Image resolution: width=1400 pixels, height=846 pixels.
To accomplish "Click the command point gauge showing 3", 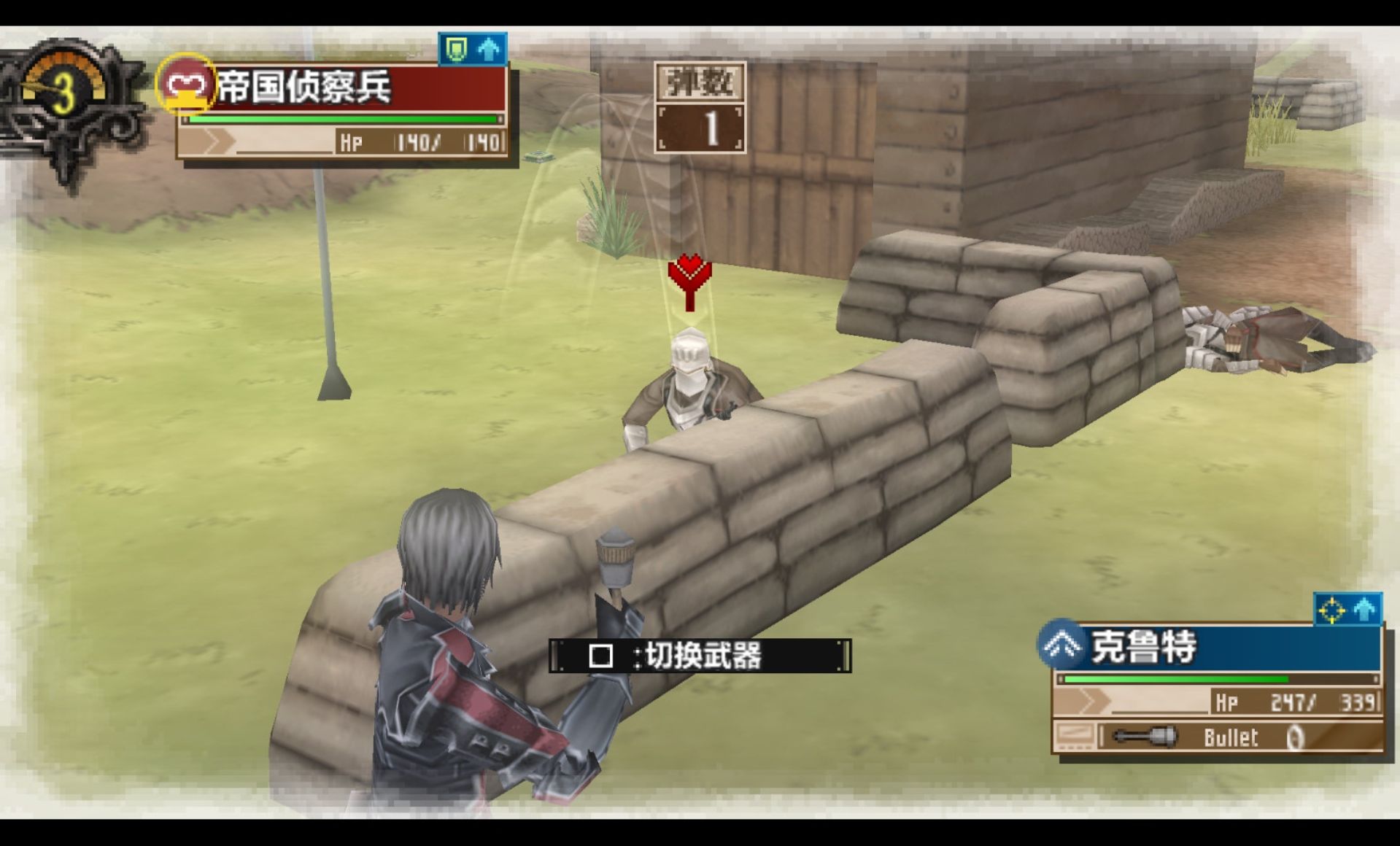I will (x=66, y=91).
